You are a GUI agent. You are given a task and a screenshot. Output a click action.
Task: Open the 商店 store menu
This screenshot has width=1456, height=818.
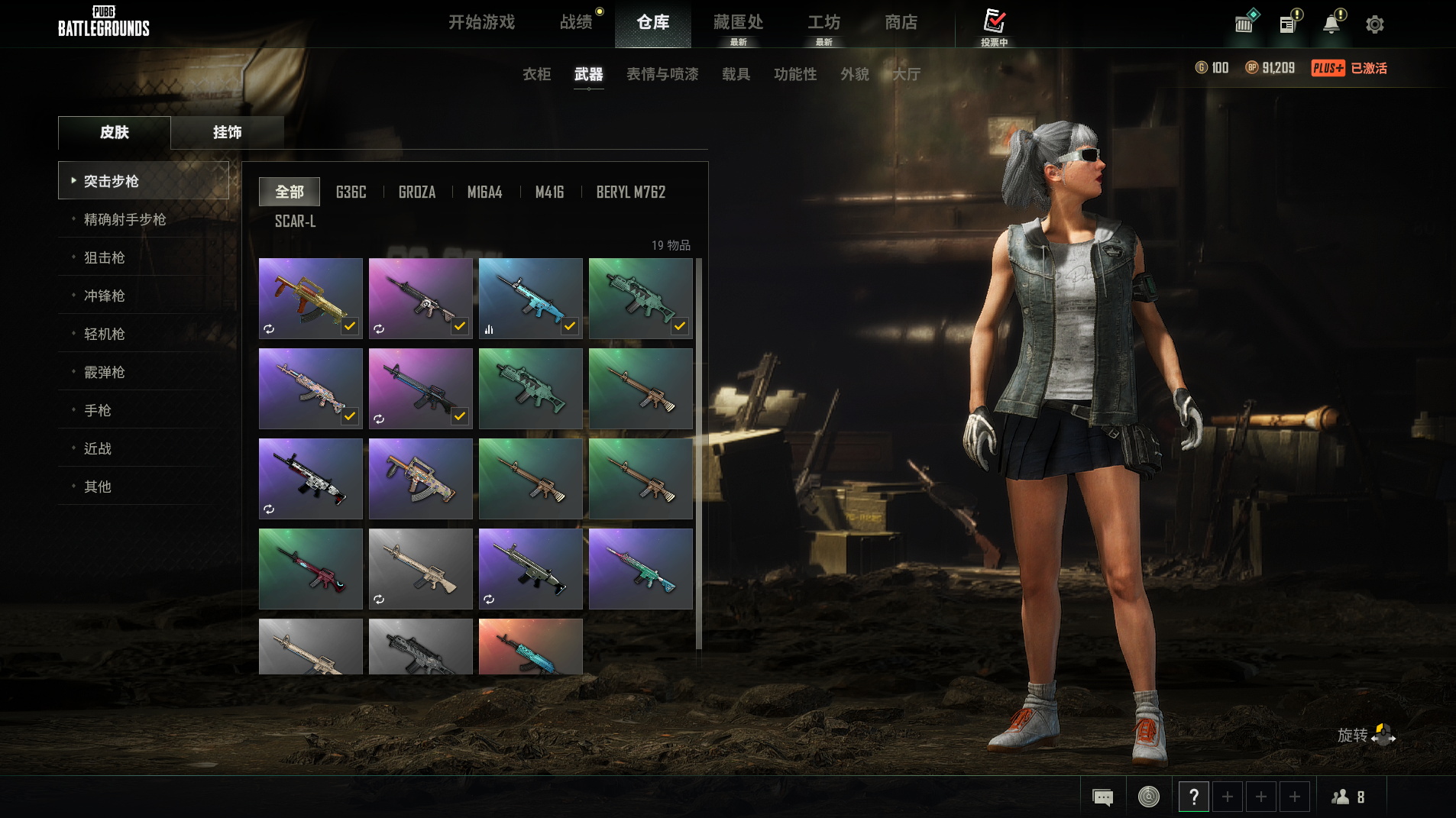[x=901, y=22]
